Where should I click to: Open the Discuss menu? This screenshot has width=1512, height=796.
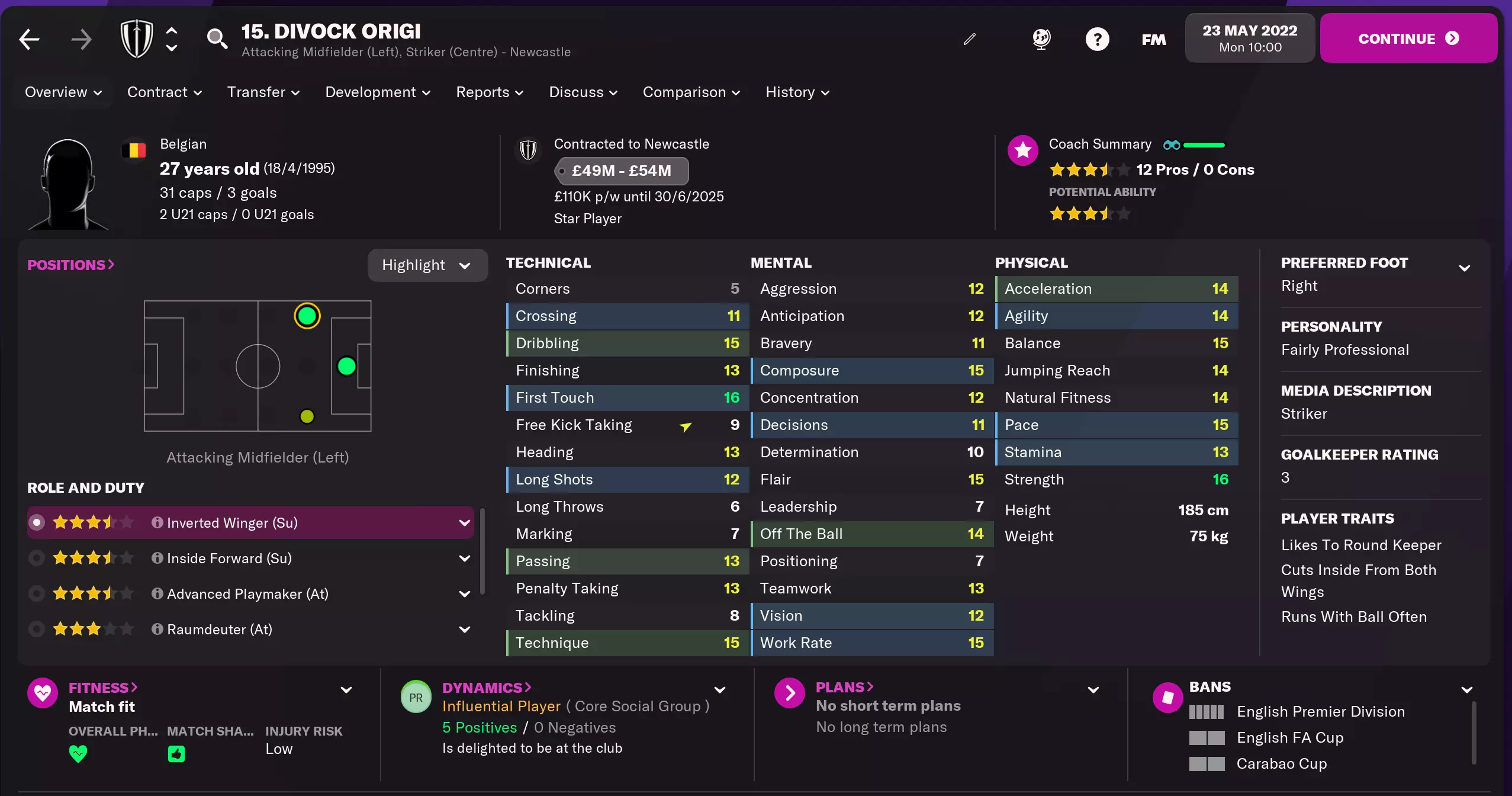(583, 92)
